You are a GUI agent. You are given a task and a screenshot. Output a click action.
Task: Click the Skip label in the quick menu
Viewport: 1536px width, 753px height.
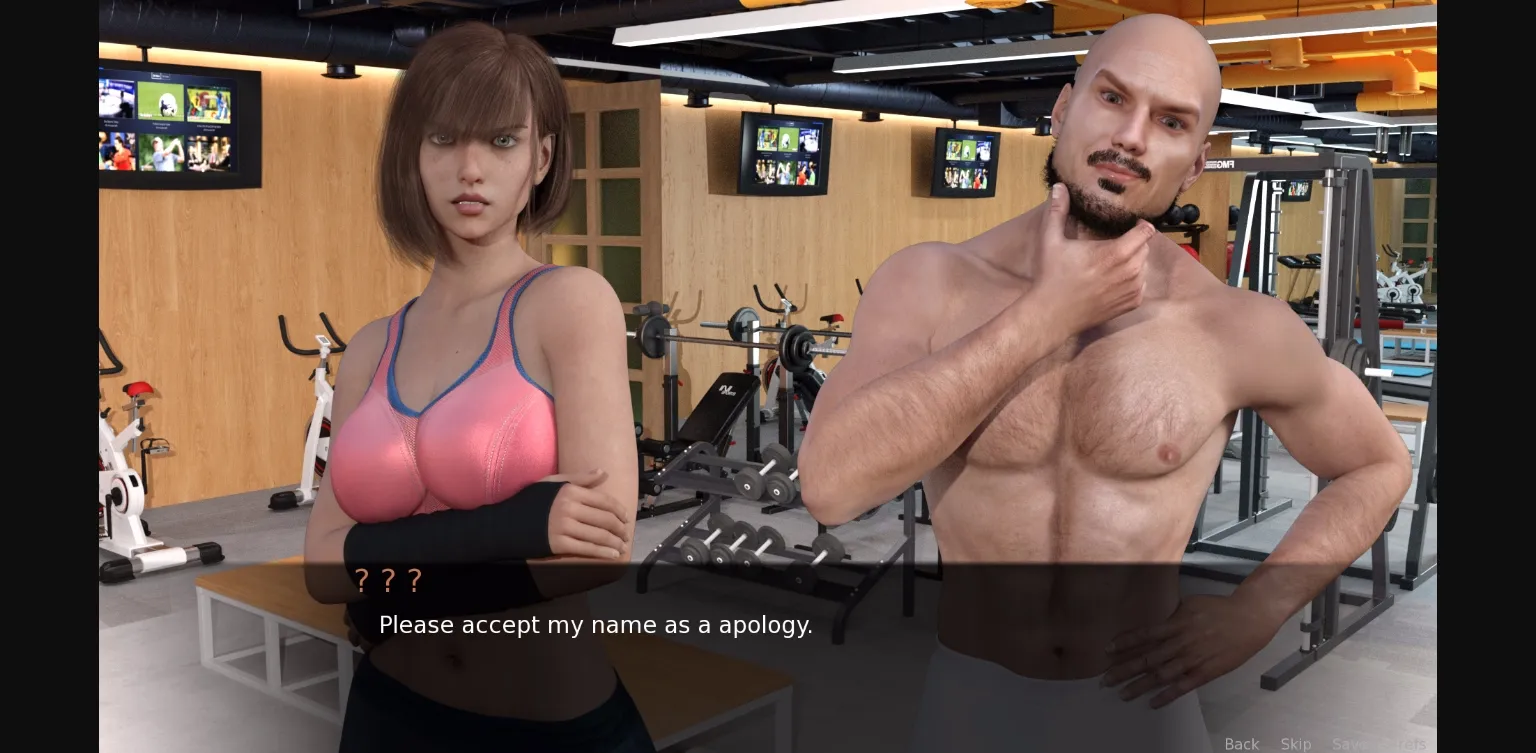[1296, 743]
